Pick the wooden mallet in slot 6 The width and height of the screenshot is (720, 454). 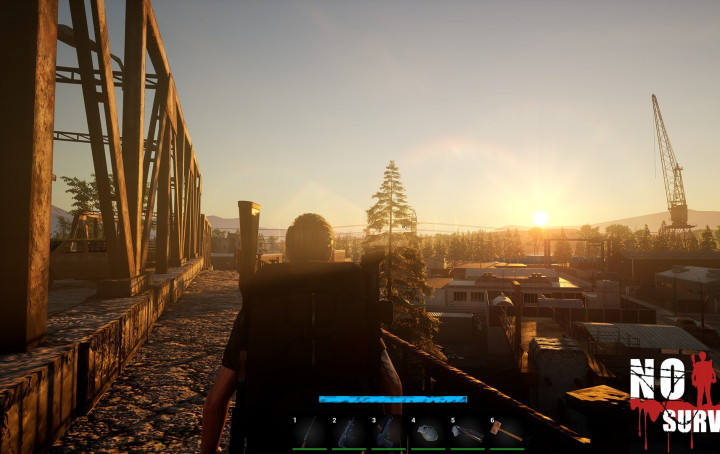[x=506, y=432]
